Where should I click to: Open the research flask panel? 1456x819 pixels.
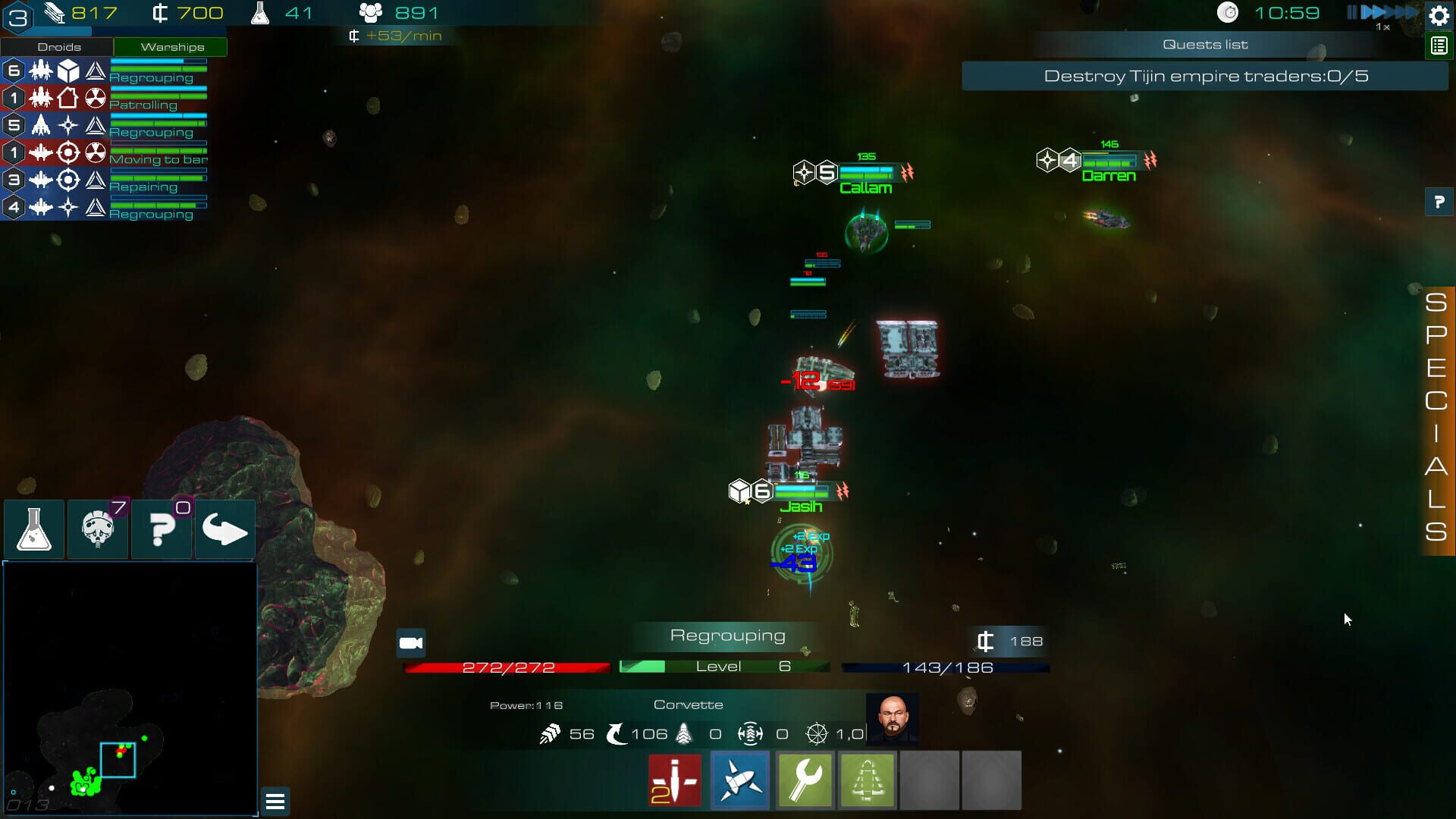pyautogui.click(x=34, y=529)
